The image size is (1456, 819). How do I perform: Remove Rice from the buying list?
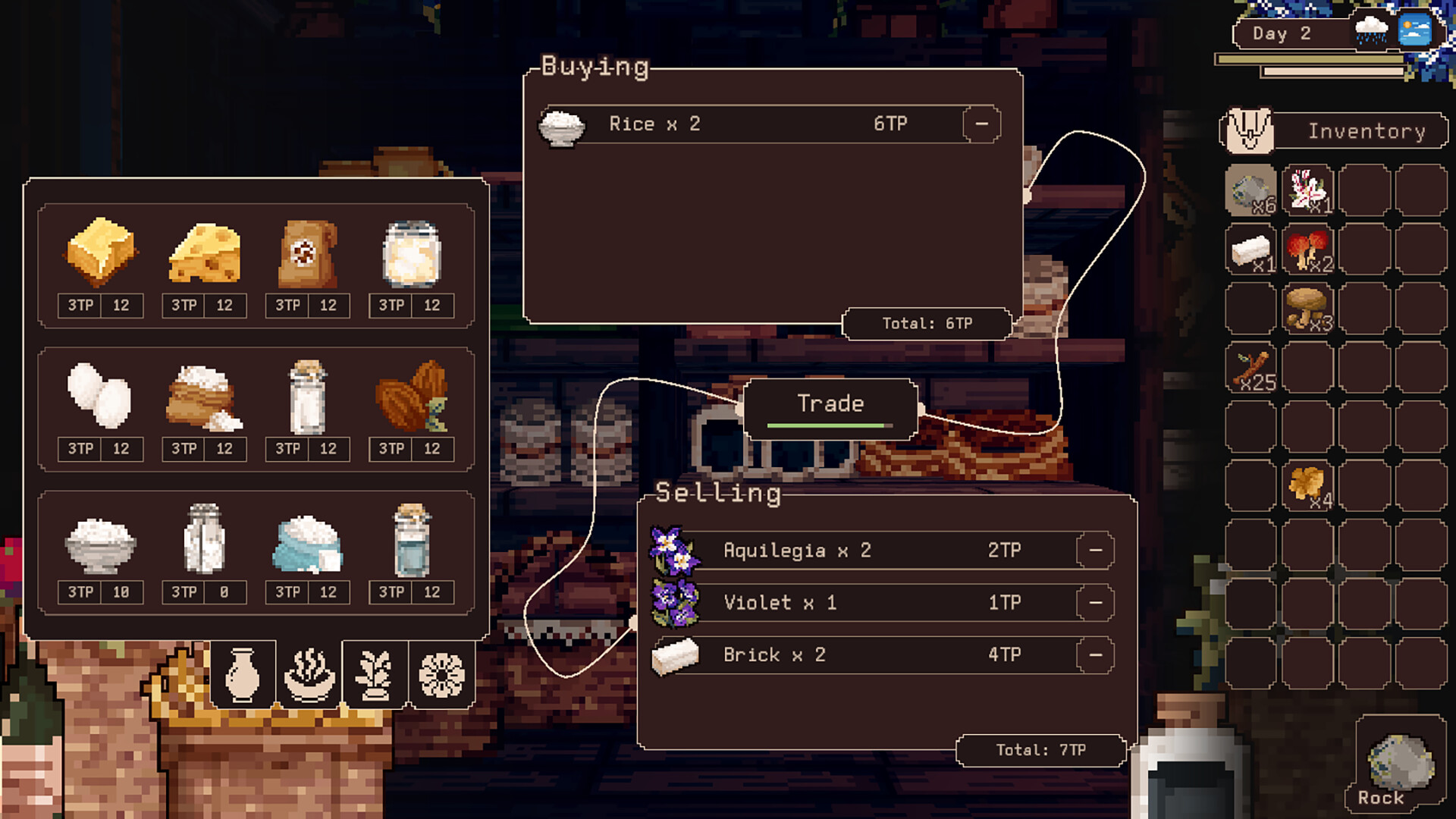[x=981, y=124]
